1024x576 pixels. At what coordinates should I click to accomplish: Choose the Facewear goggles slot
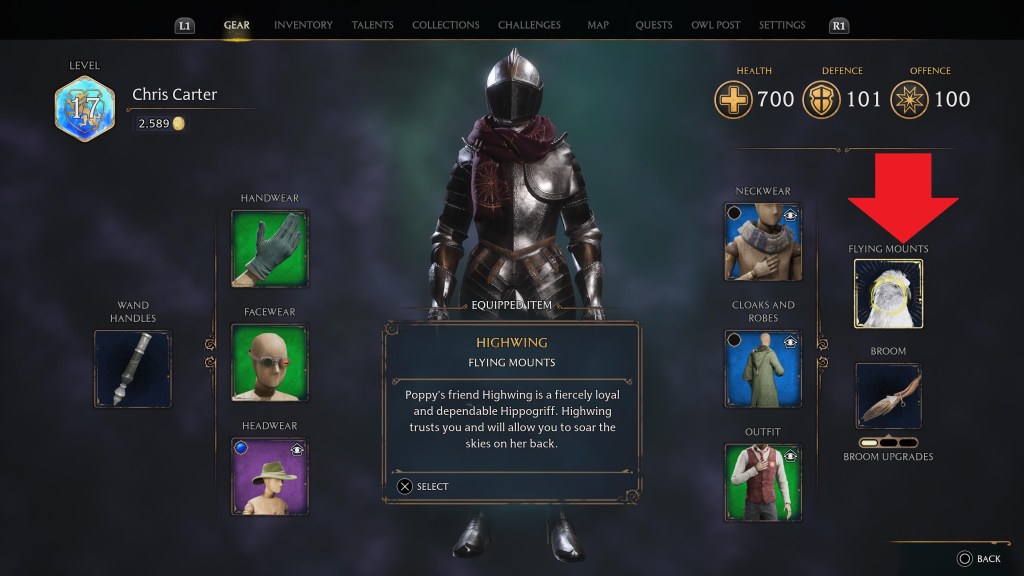click(270, 361)
